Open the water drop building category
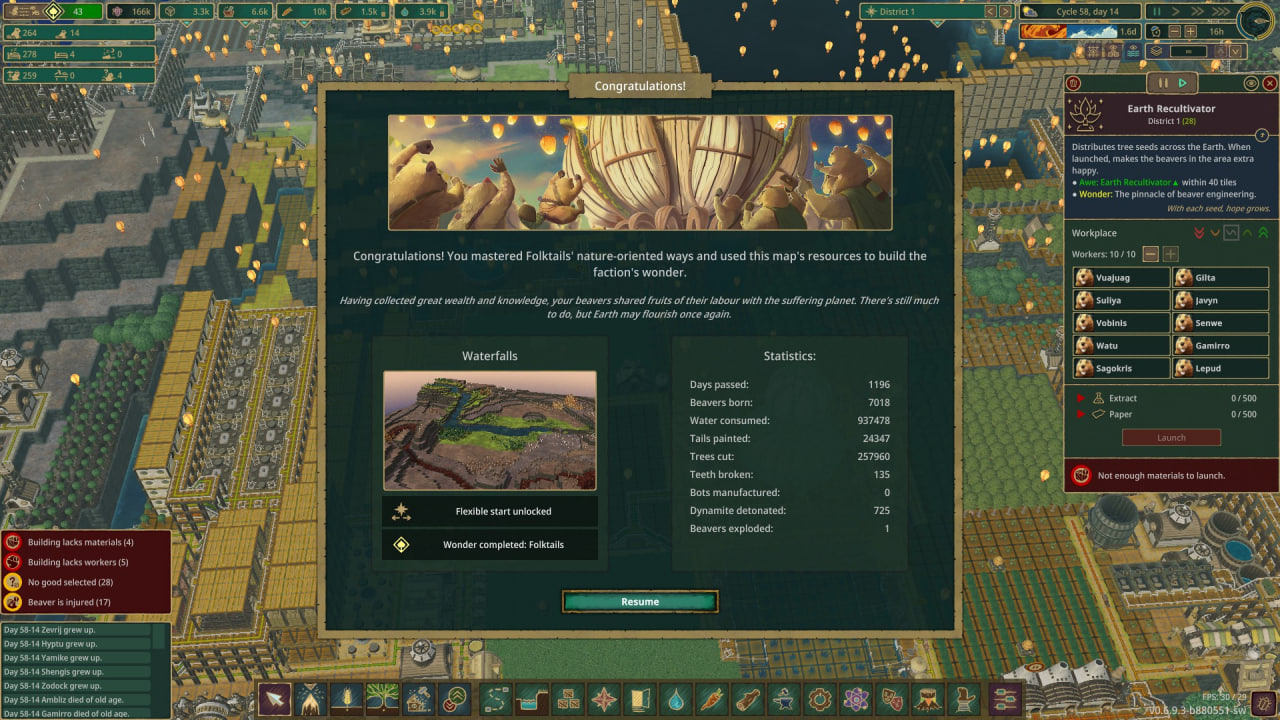The image size is (1280, 720). click(x=676, y=698)
